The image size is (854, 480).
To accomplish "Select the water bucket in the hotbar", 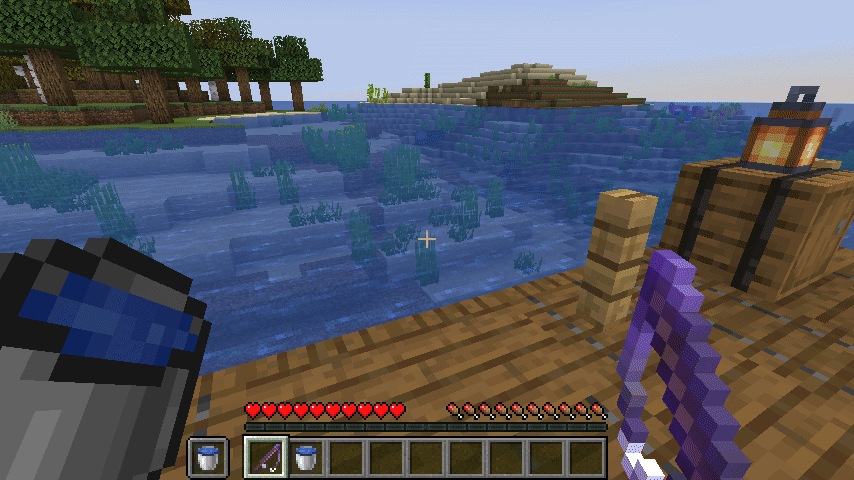I will click(306, 457).
